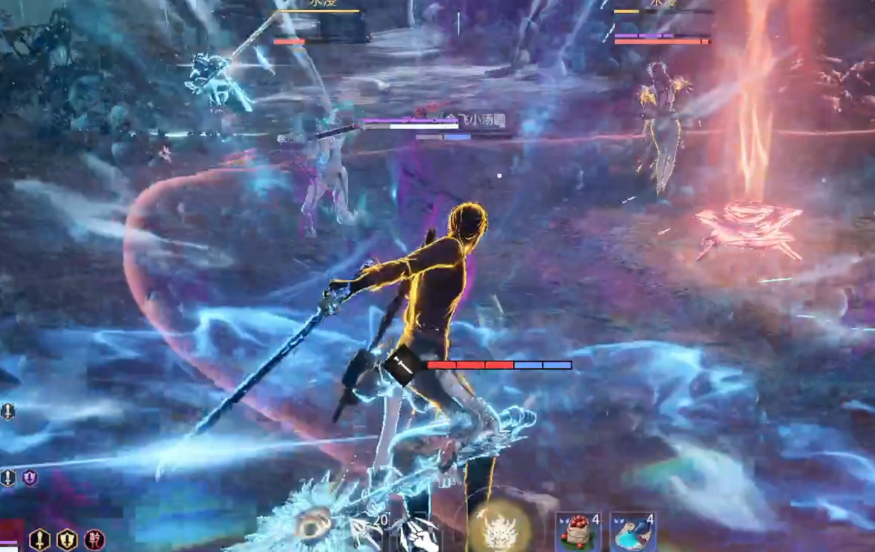Image resolution: width=875 pixels, height=552 pixels.
Task: Activate the glowing golden flame skill
Action: 499,527
